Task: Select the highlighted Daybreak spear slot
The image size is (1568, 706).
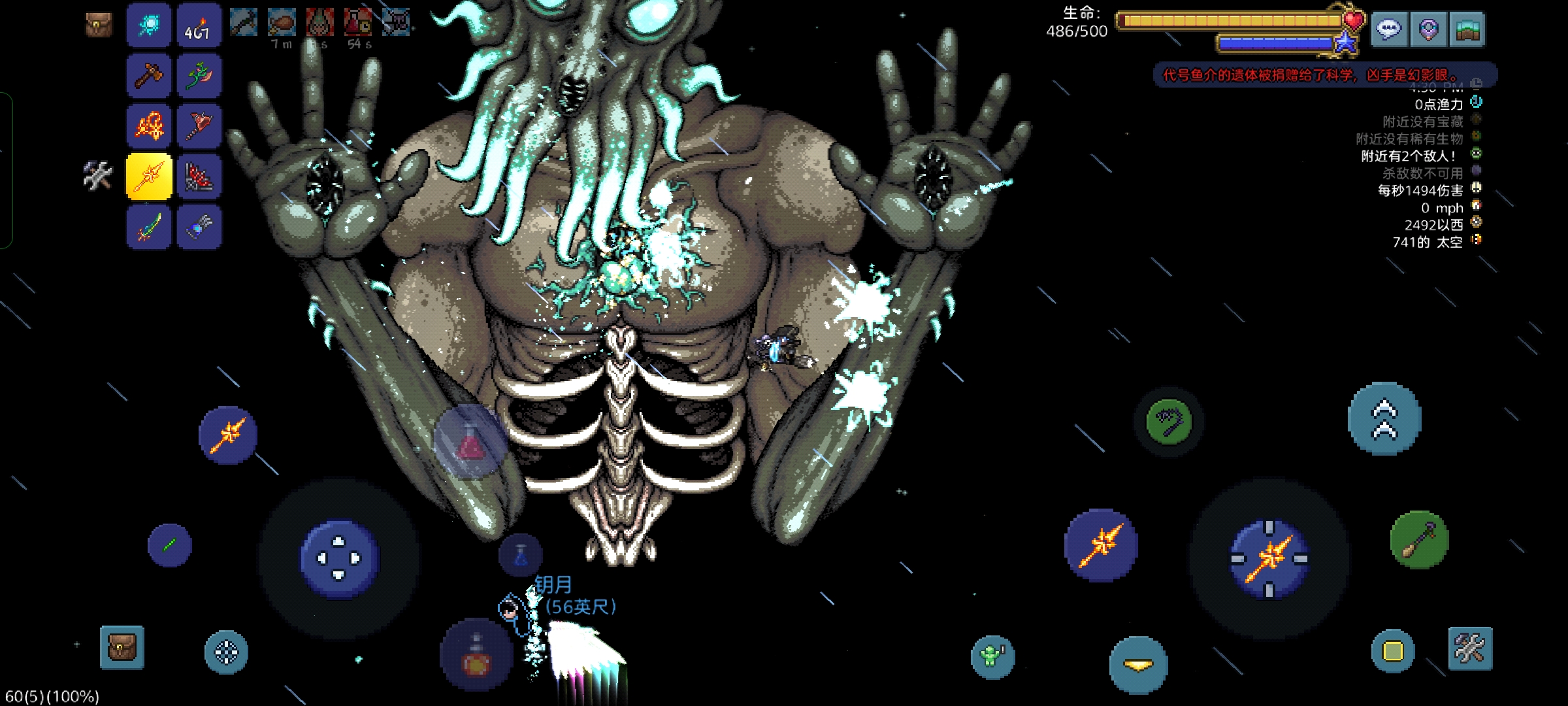Action: (149, 176)
